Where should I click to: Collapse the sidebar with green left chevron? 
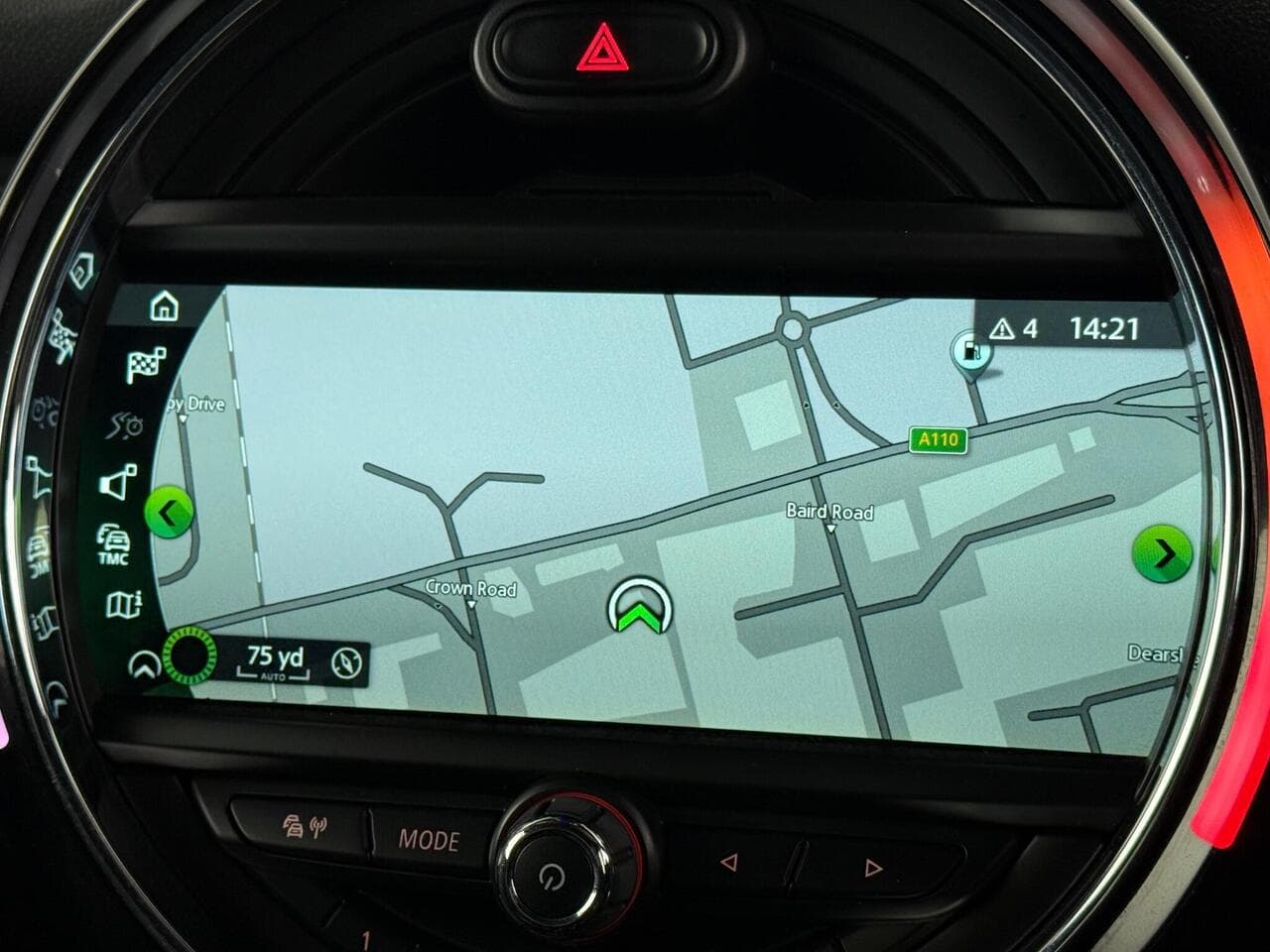(171, 512)
